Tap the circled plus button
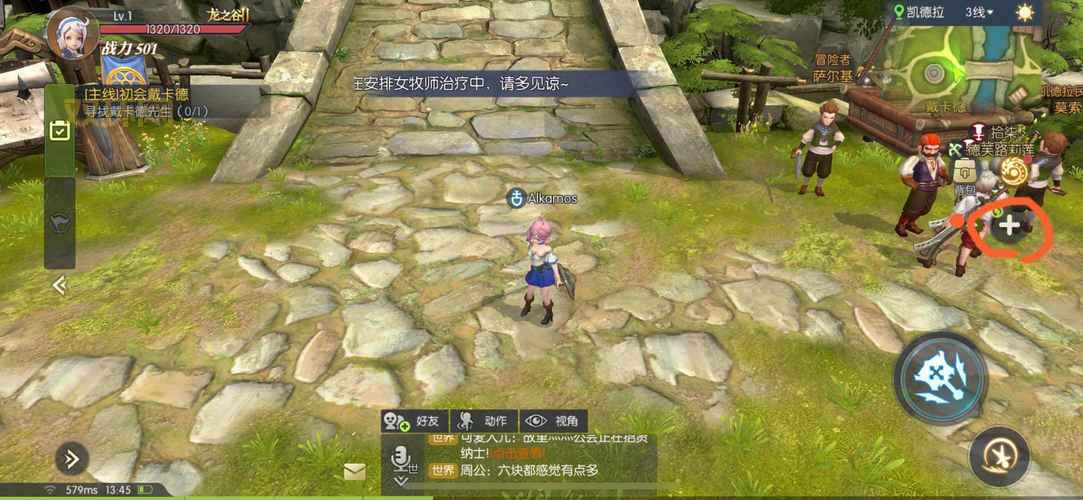Image resolution: width=1083 pixels, height=500 pixels. pos(1010,226)
